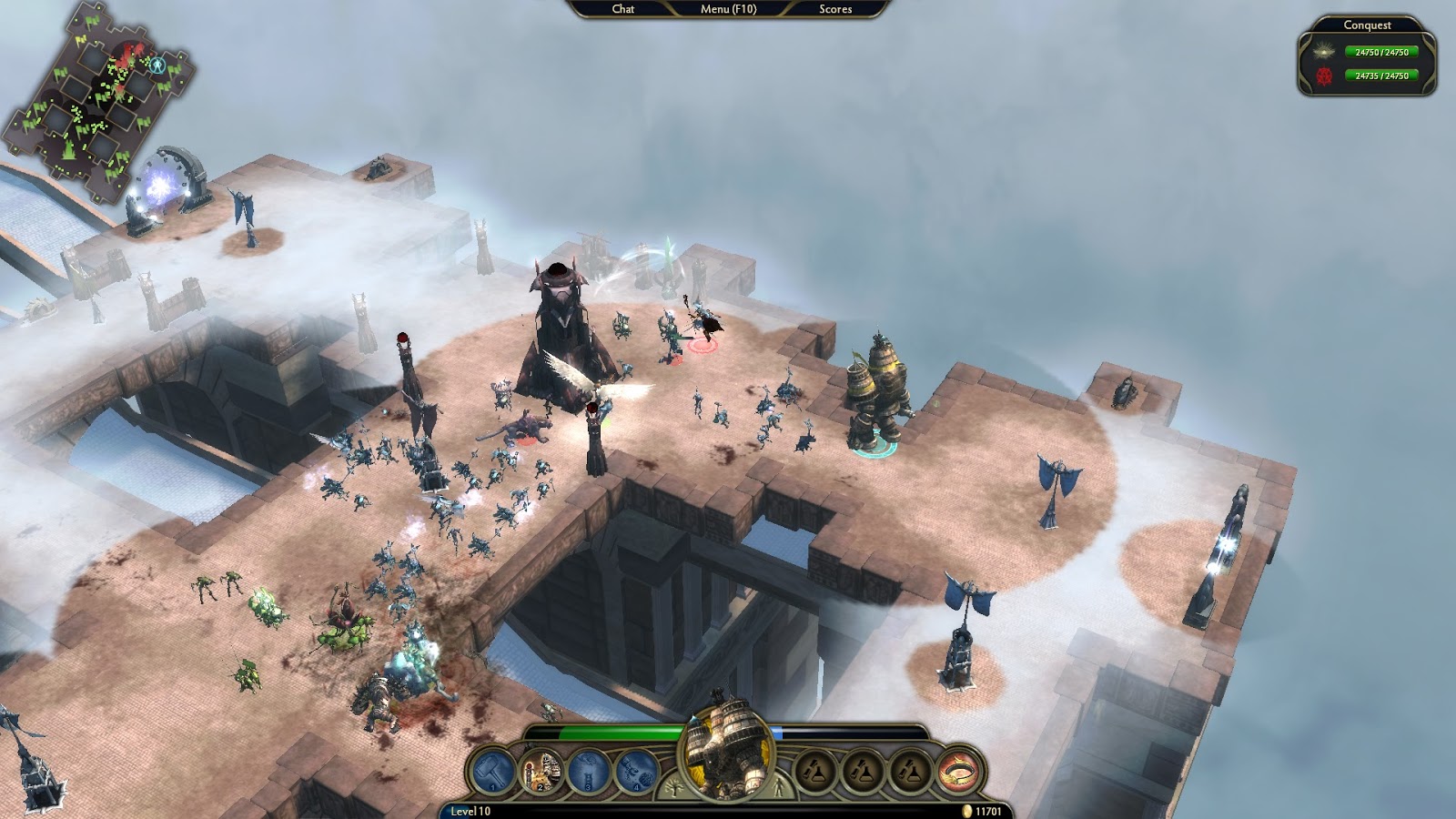Image resolution: width=1456 pixels, height=819 pixels.
Task: Select the structure ability in slot 2
Action: (x=541, y=768)
